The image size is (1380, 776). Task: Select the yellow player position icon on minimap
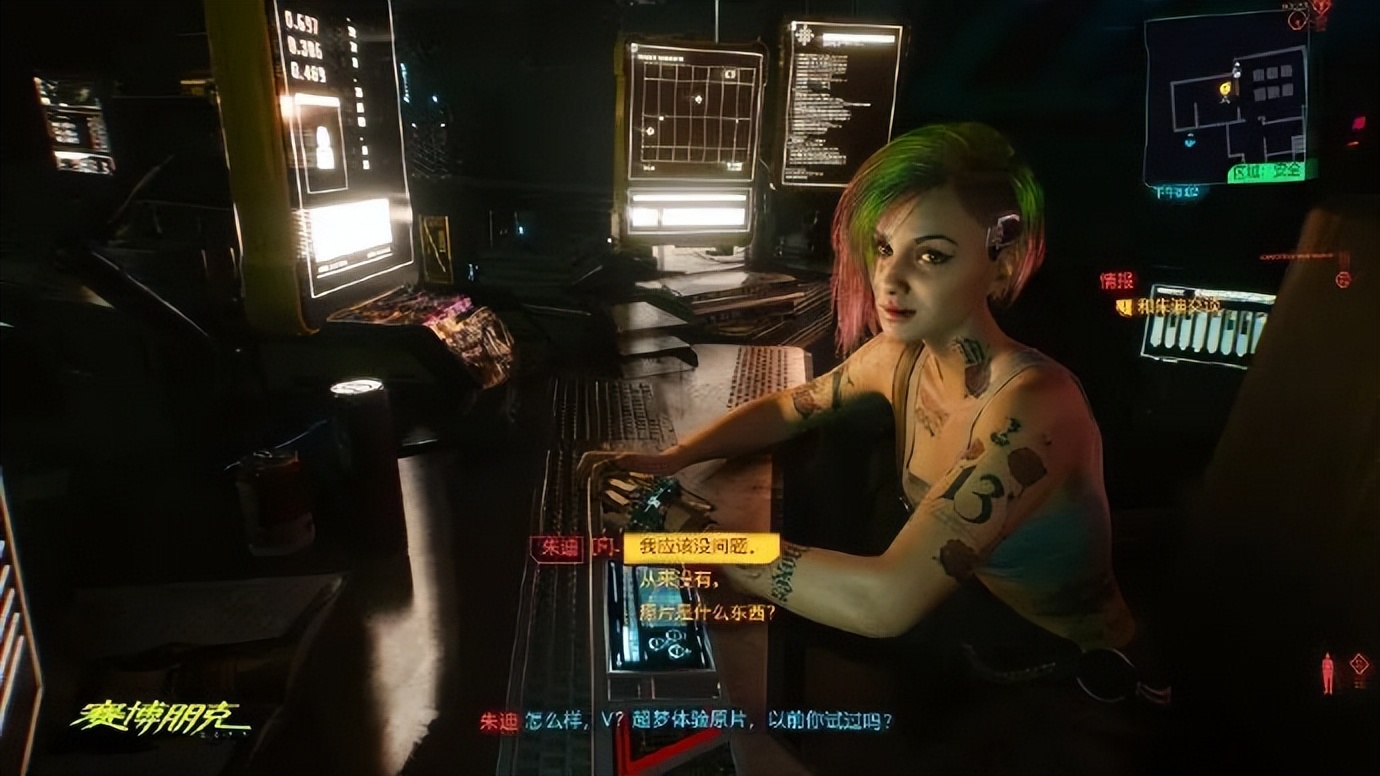point(1225,88)
